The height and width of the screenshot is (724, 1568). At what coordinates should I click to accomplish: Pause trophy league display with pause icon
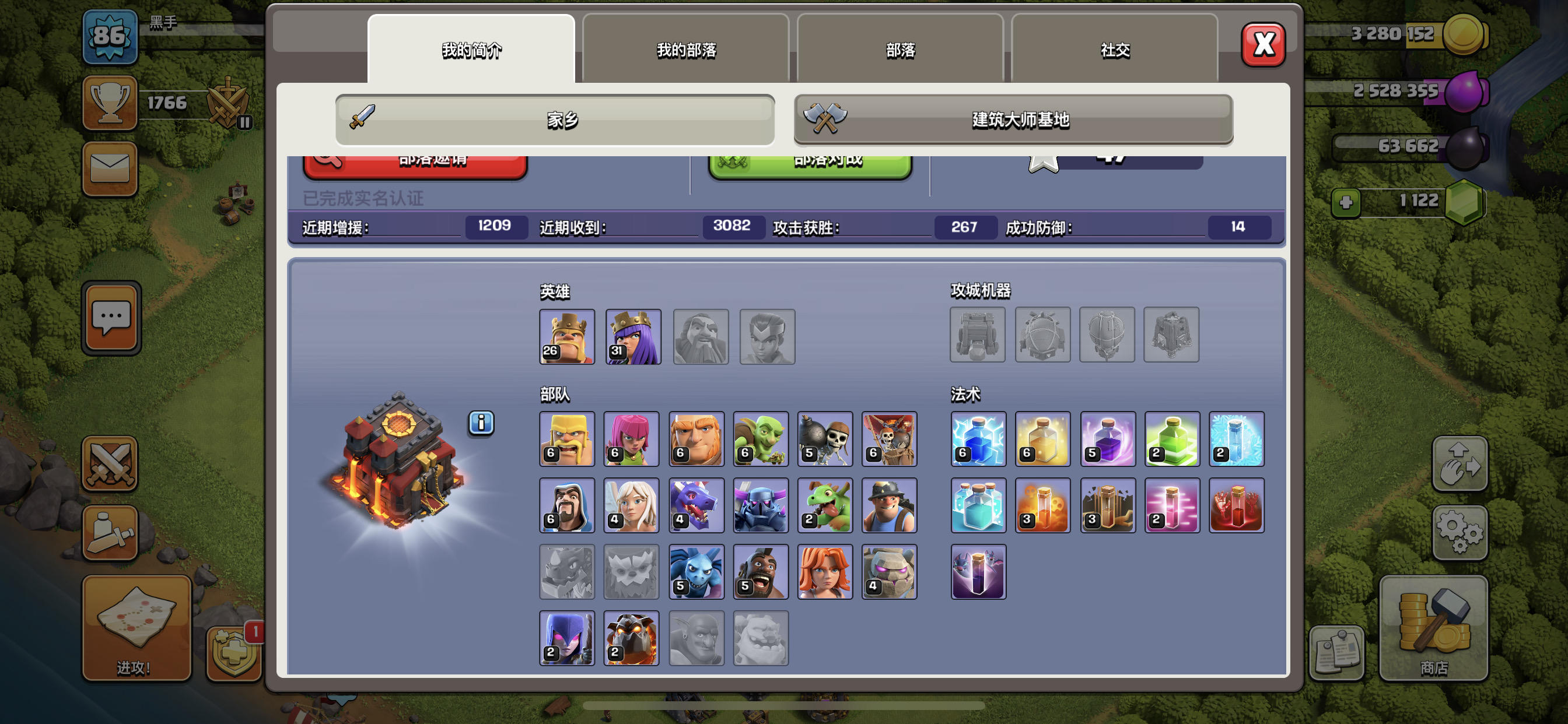pos(246,122)
